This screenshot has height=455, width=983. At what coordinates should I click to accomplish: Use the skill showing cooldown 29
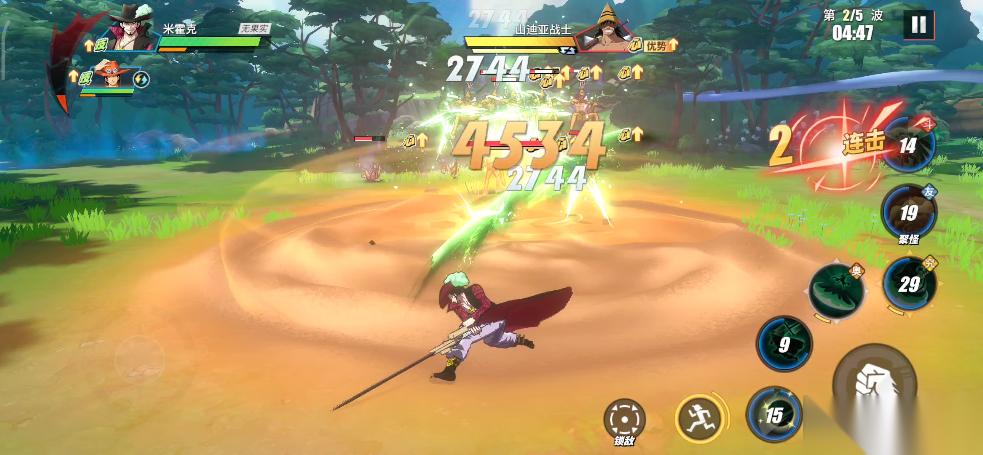click(x=908, y=283)
